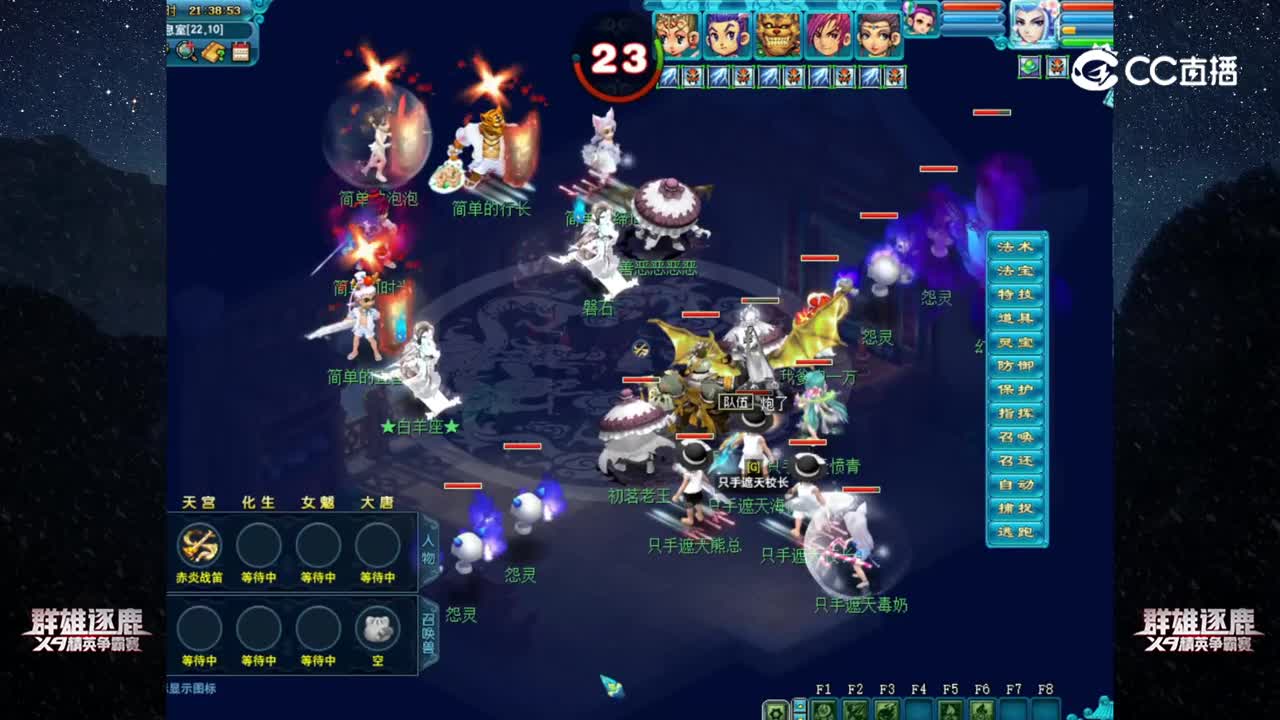Click the gear icon left of the hotkey bar

(775, 712)
